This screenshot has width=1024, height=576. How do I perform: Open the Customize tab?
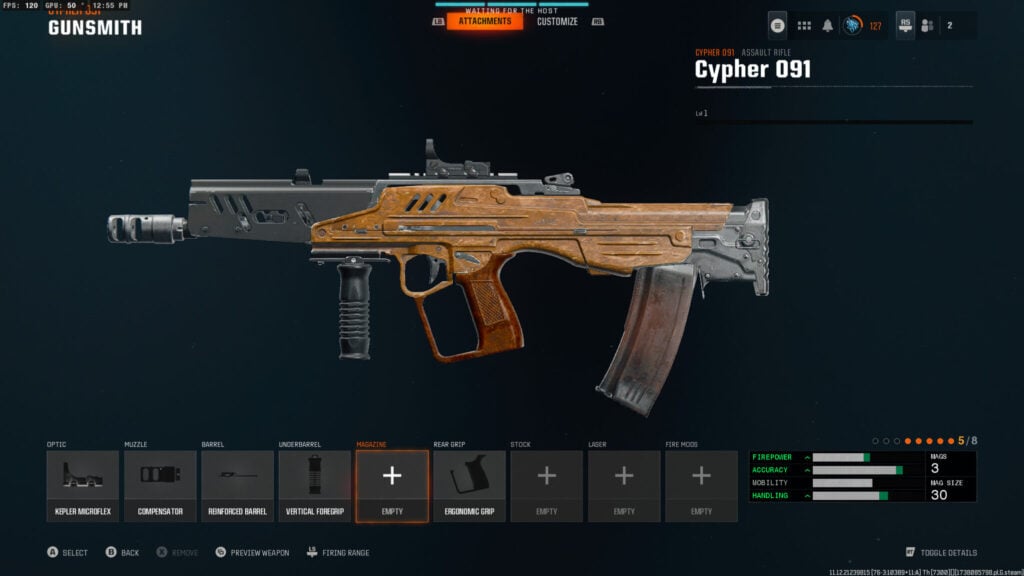click(557, 21)
